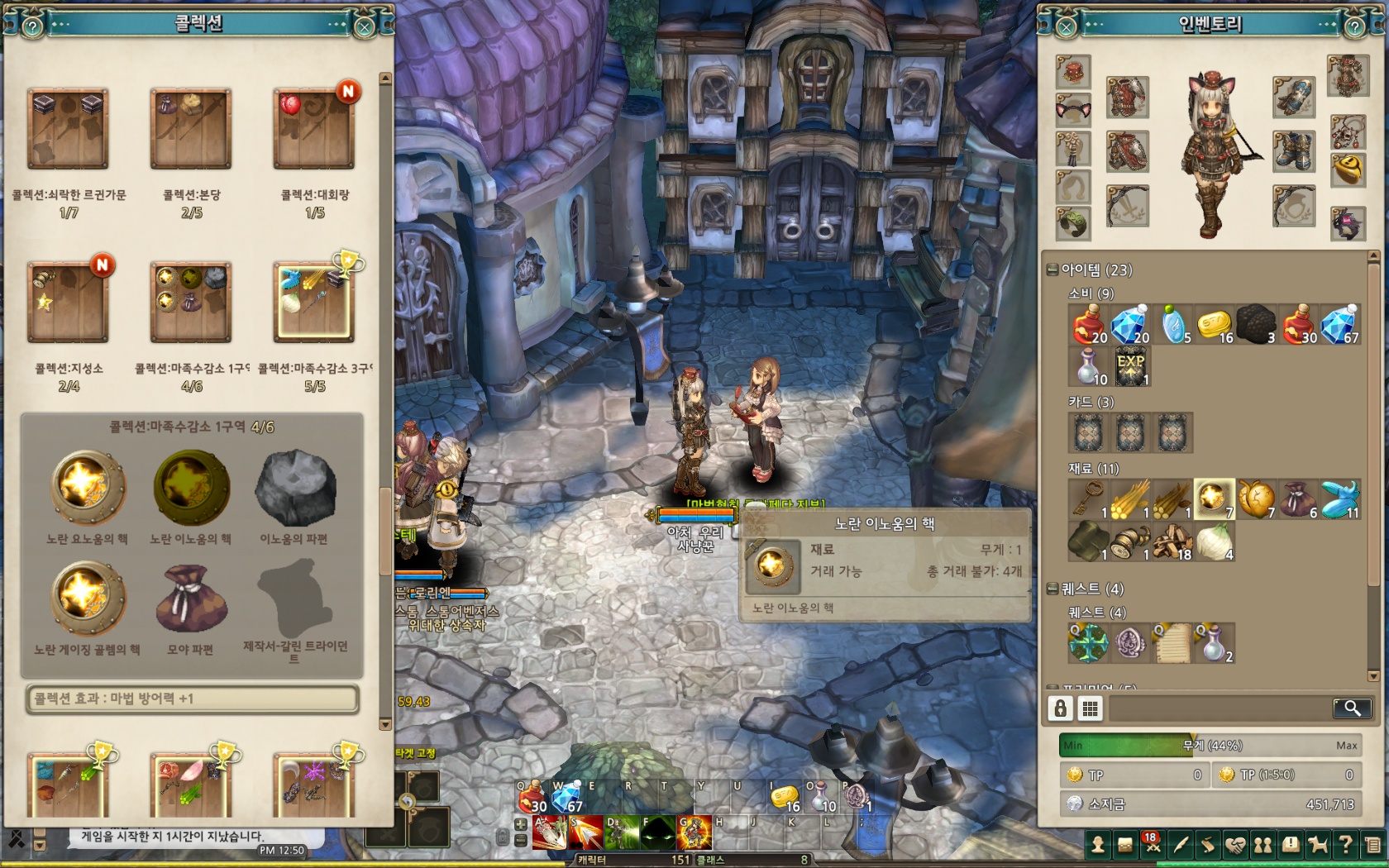This screenshot has width=1389, height=868.
Task: Pick the golden 노란 이노움의 핵 inventory item
Action: pyautogui.click(x=1214, y=499)
